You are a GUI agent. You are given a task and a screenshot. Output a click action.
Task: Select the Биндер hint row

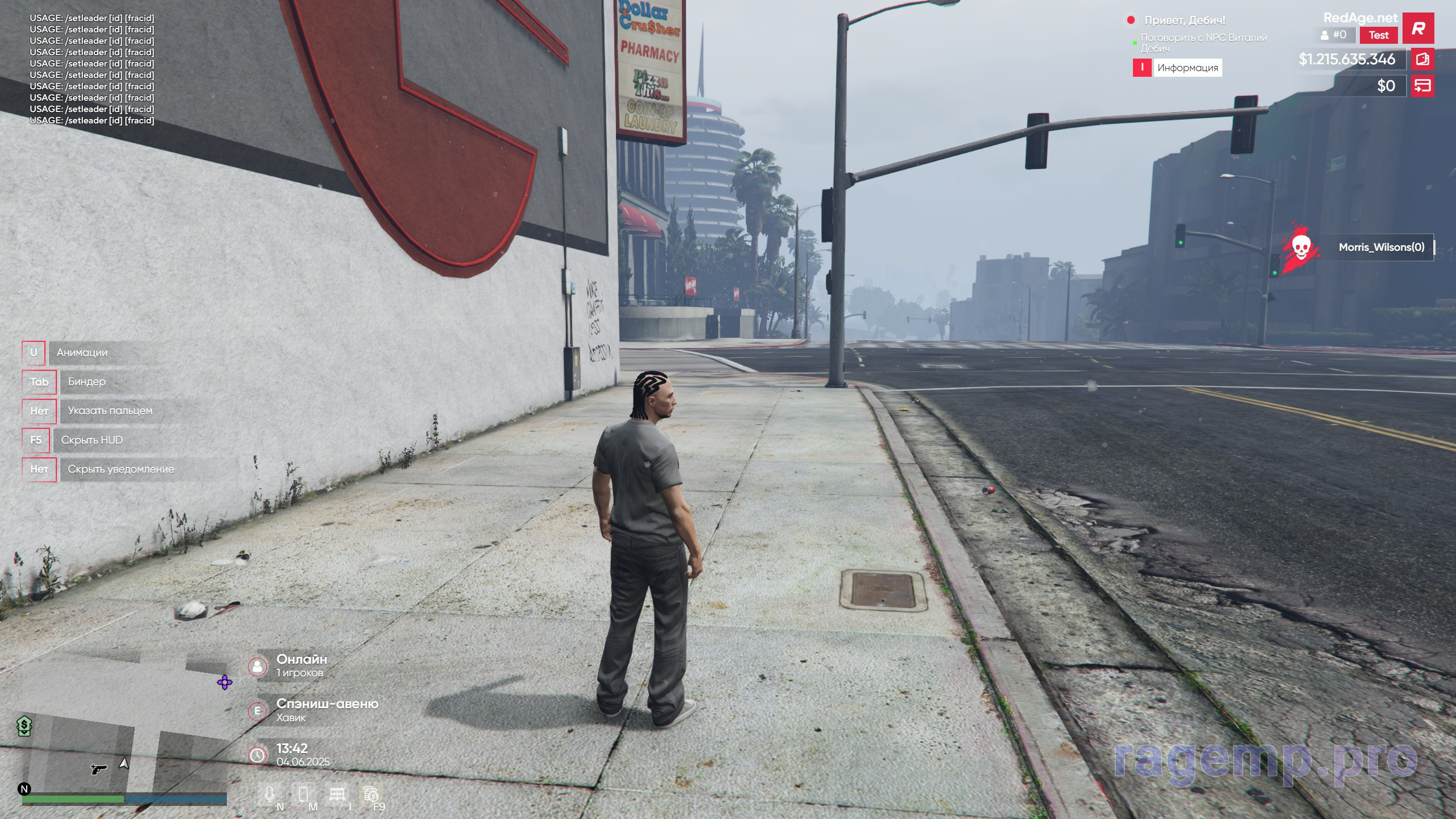[x=86, y=382]
